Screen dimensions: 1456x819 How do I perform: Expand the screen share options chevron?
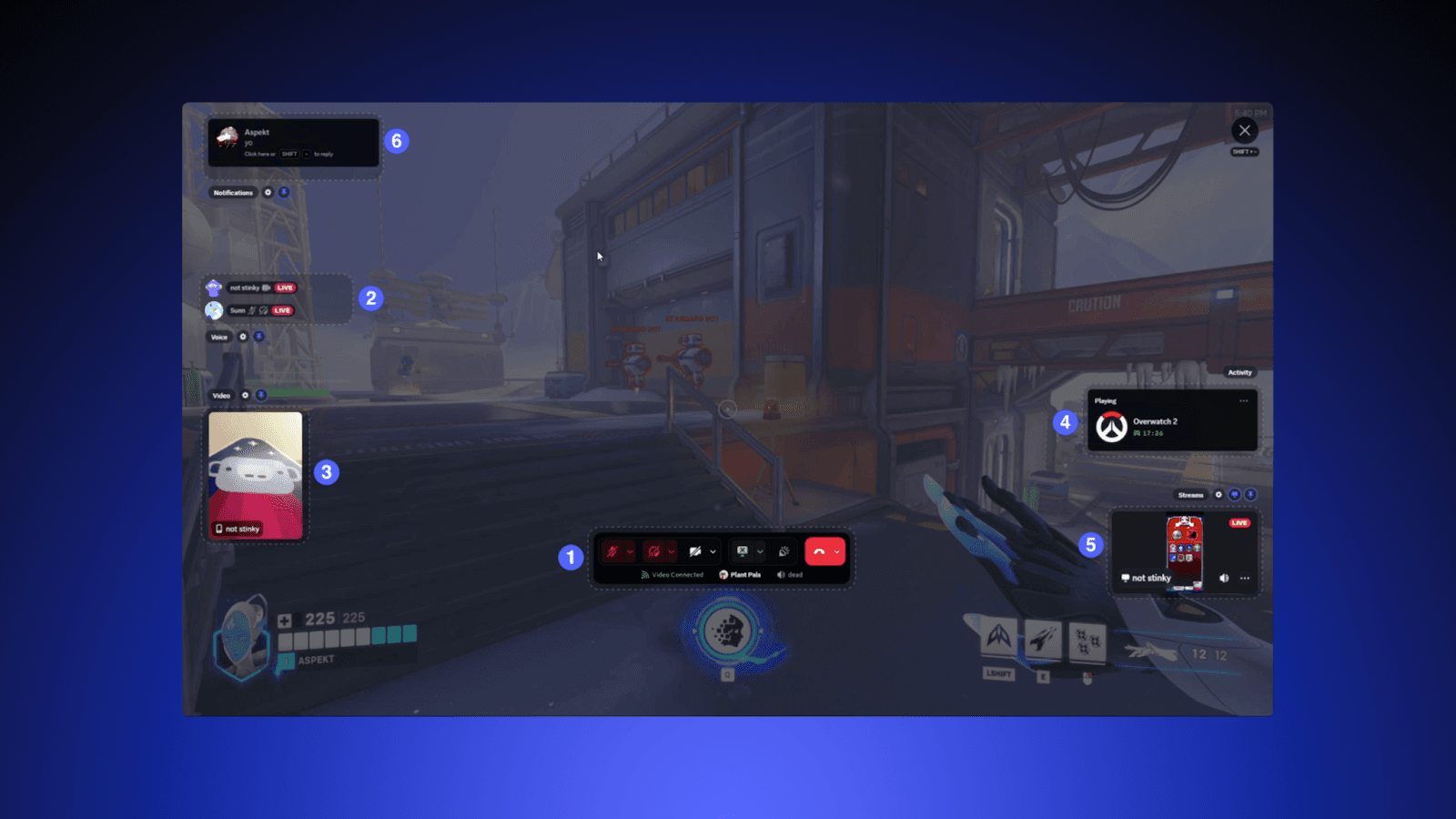(x=760, y=551)
